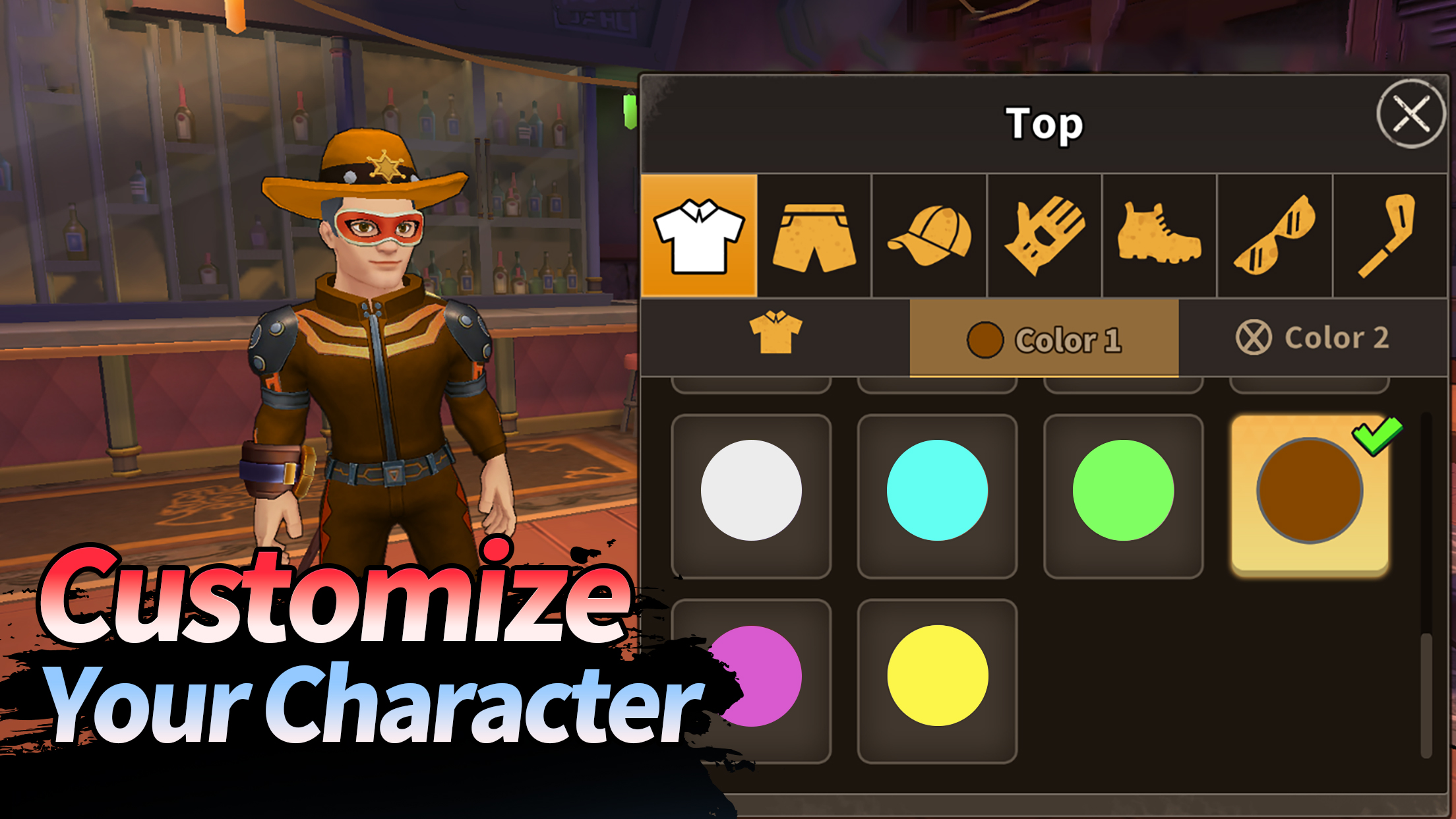
Task: Select the shirt top category
Action: (x=699, y=236)
